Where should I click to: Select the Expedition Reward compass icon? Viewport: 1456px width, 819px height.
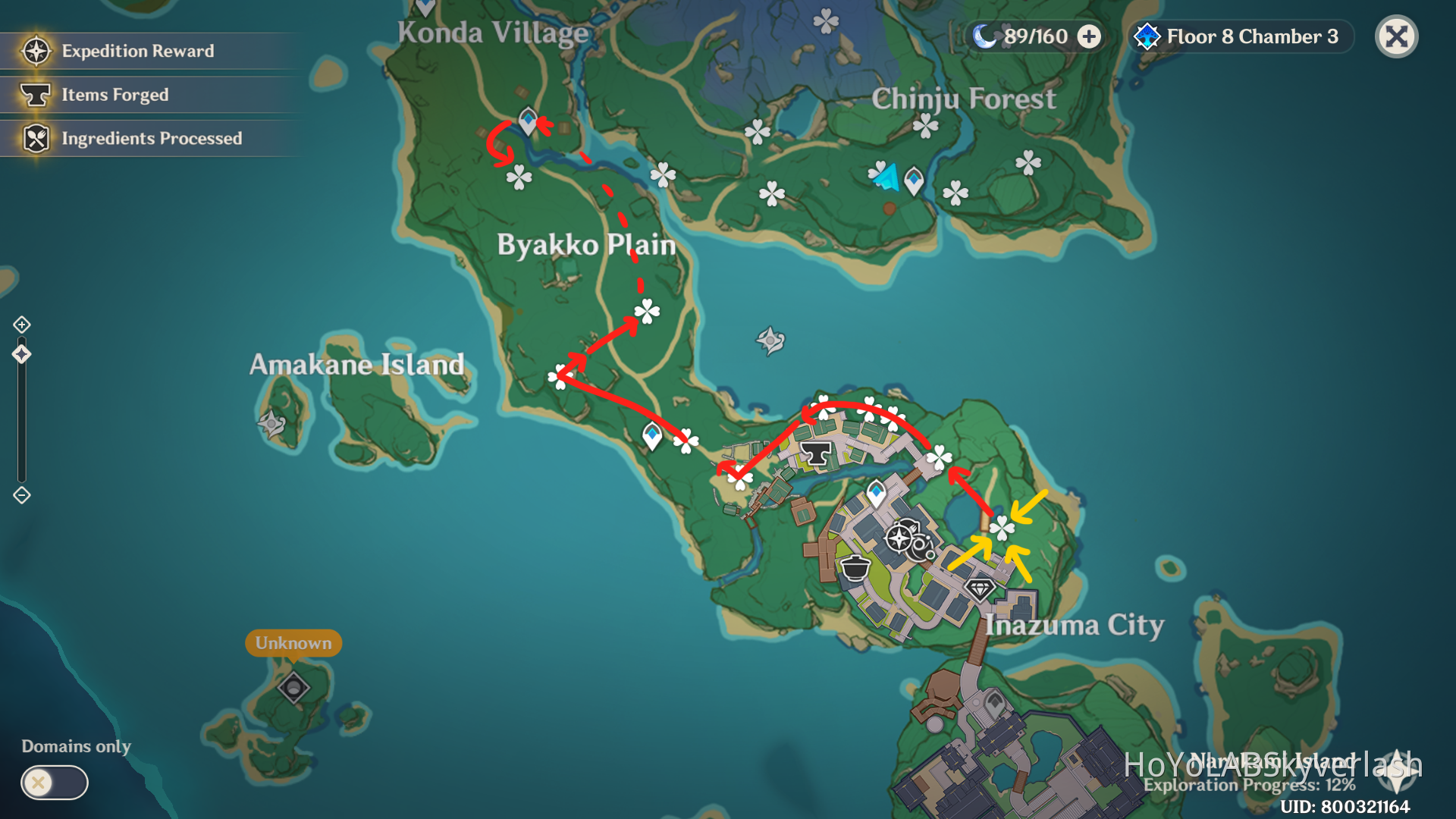(x=34, y=50)
